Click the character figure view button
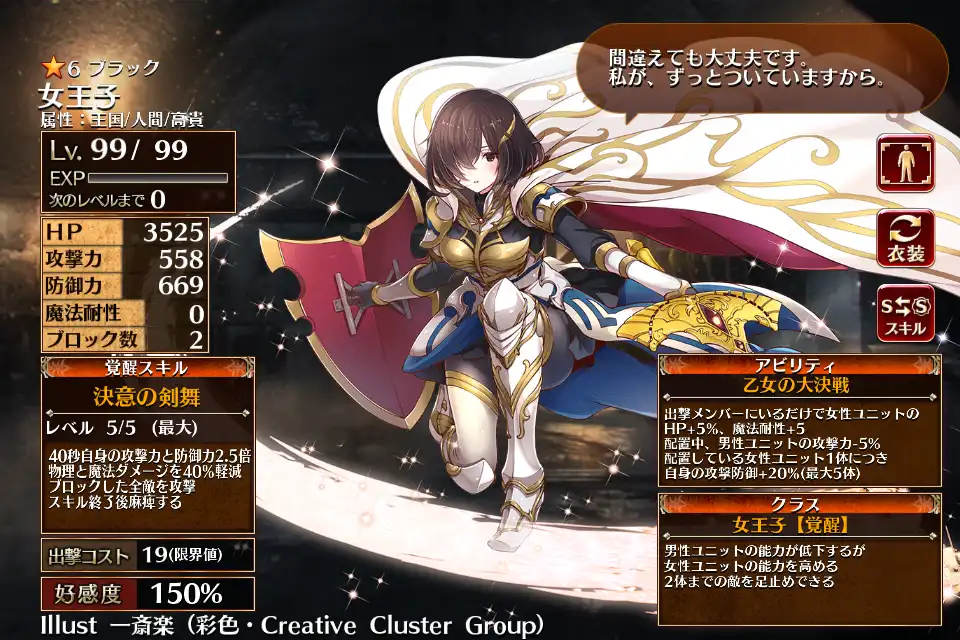Screen dimensions: 960x640 click(x=906, y=163)
